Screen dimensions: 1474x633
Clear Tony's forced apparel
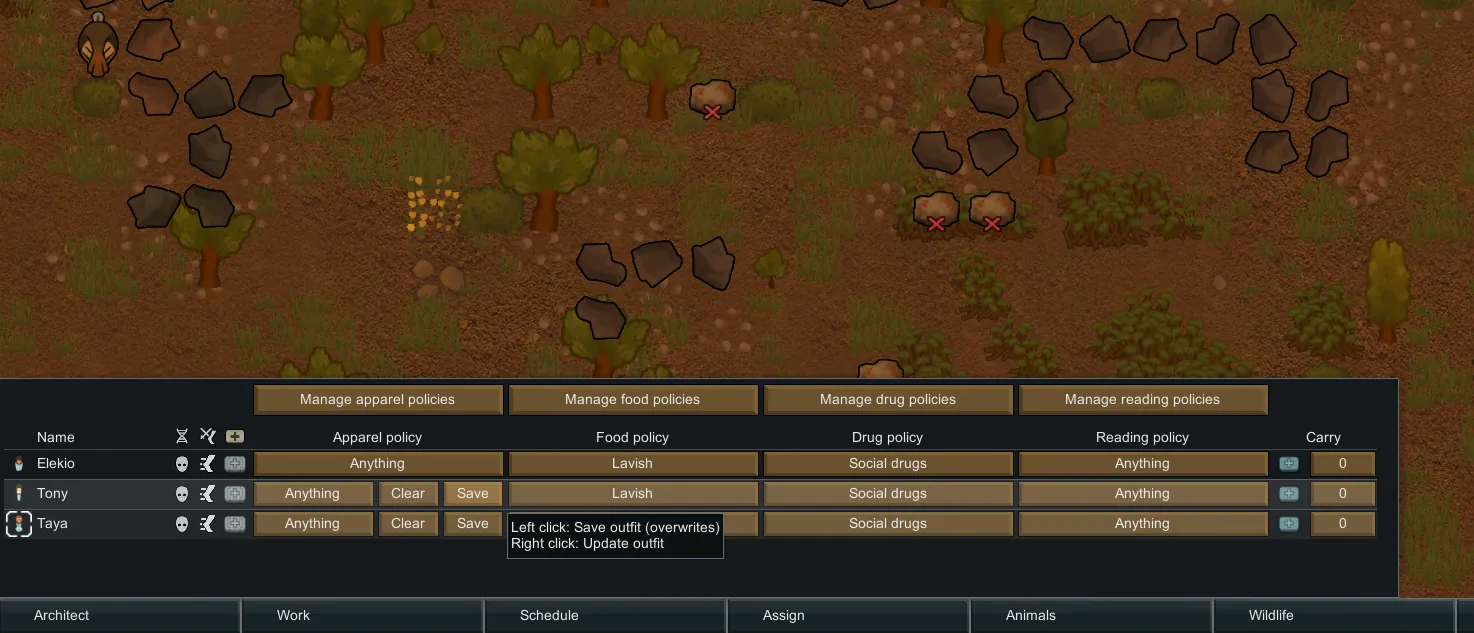click(x=408, y=494)
